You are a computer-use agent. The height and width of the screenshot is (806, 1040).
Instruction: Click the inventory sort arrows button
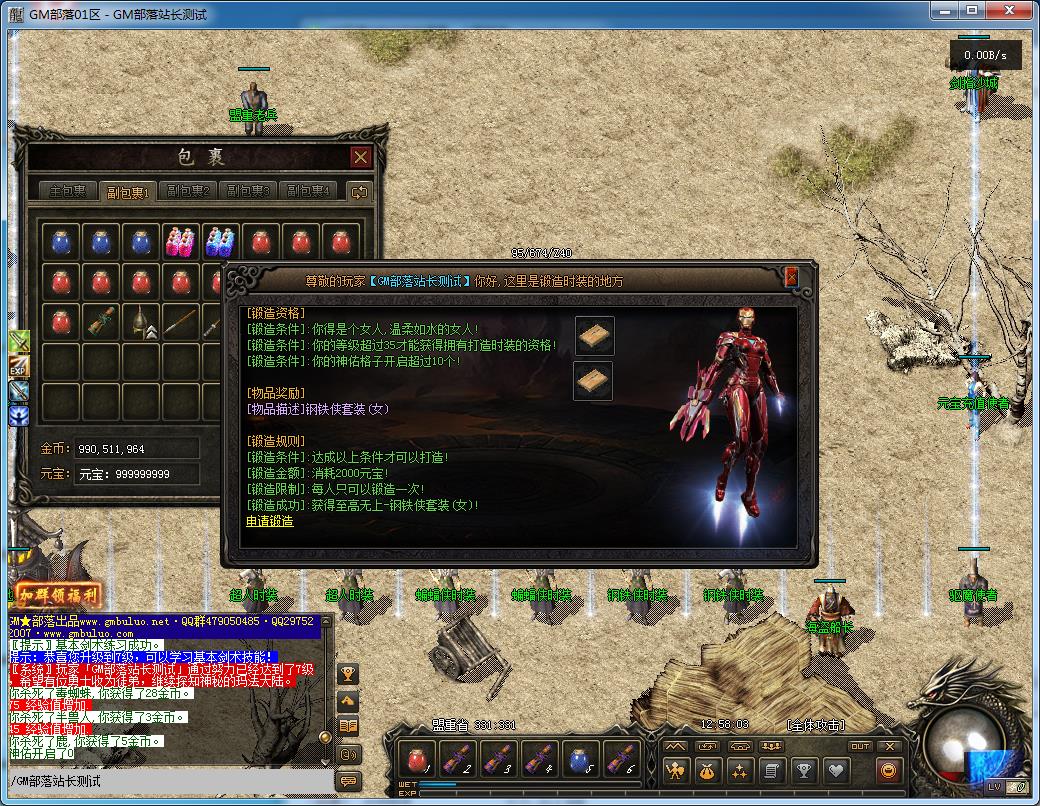[x=359, y=191]
